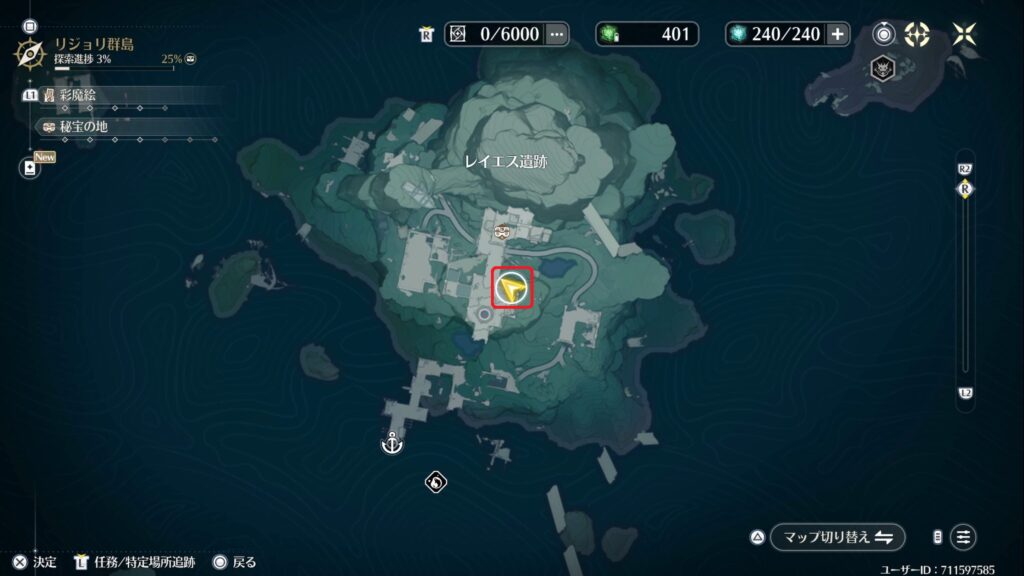Screen dimensions: 1024x576
Task: Open the golden four-star circle icon
Action: pos(917,34)
